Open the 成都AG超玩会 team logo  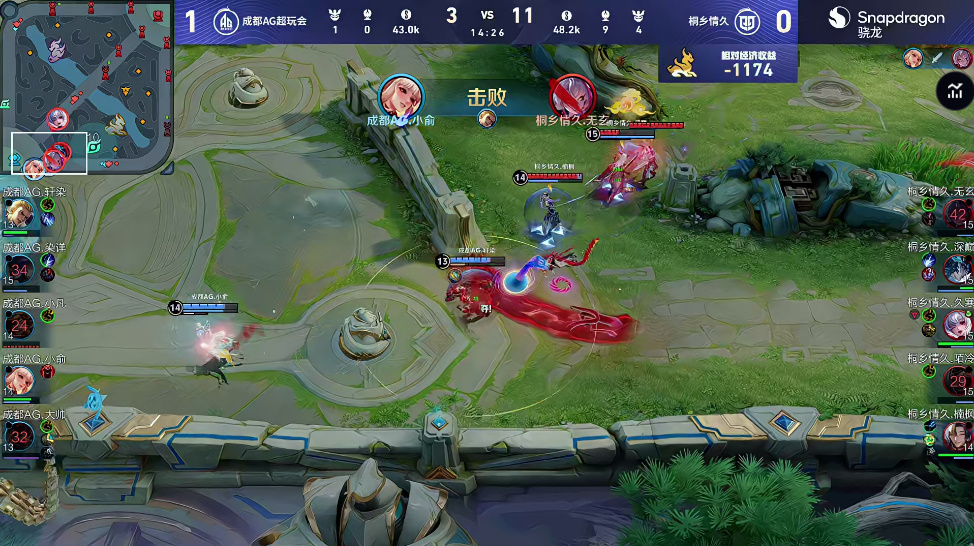click(x=227, y=20)
